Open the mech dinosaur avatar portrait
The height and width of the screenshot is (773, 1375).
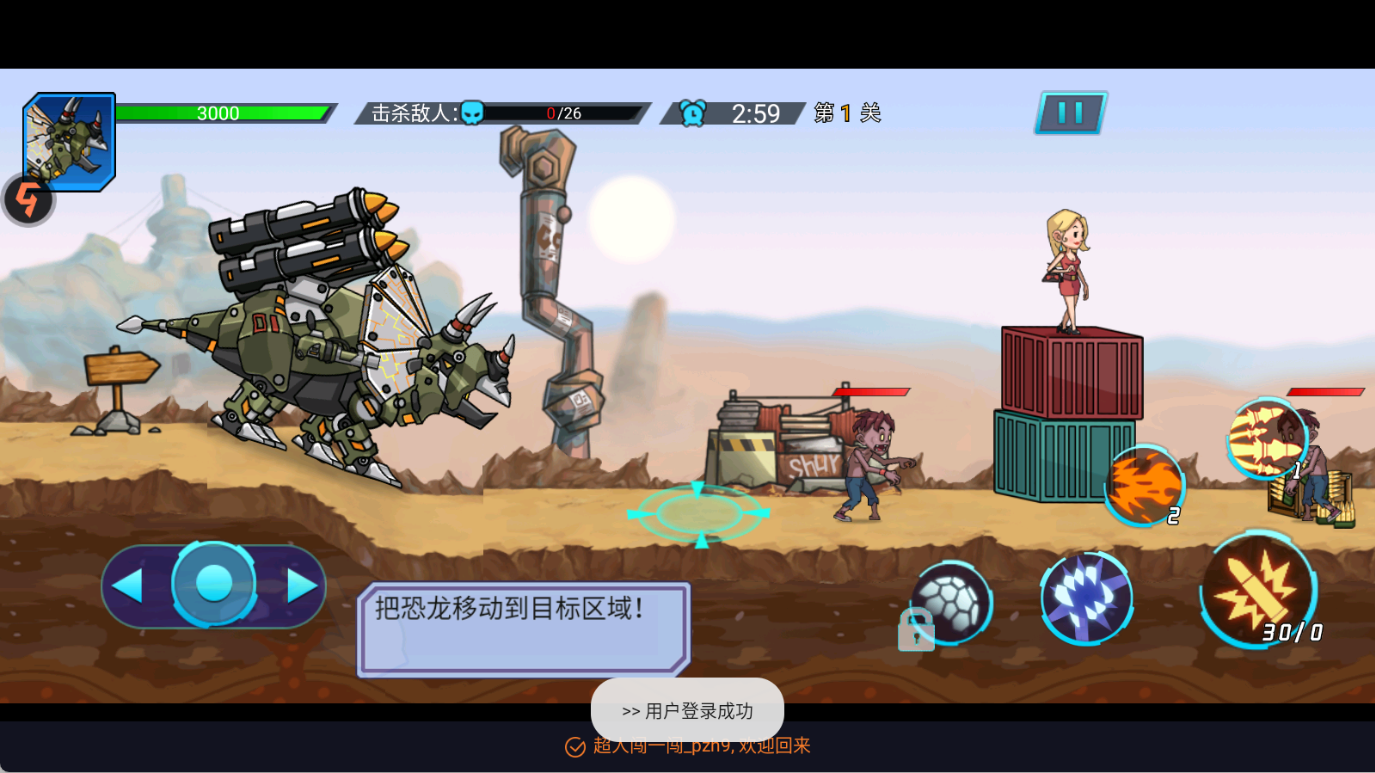click(69, 140)
